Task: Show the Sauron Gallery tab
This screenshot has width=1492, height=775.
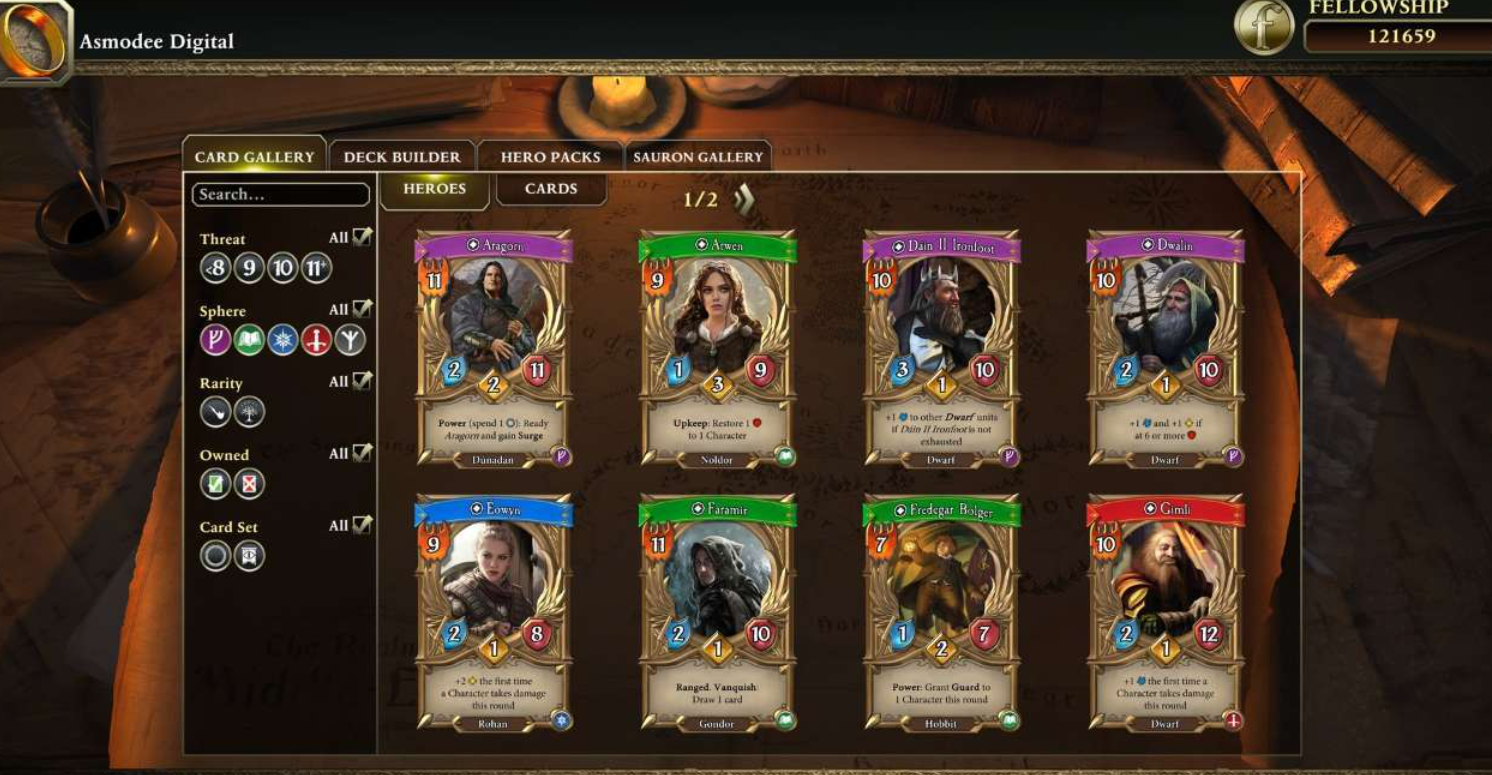Action: 698,157
